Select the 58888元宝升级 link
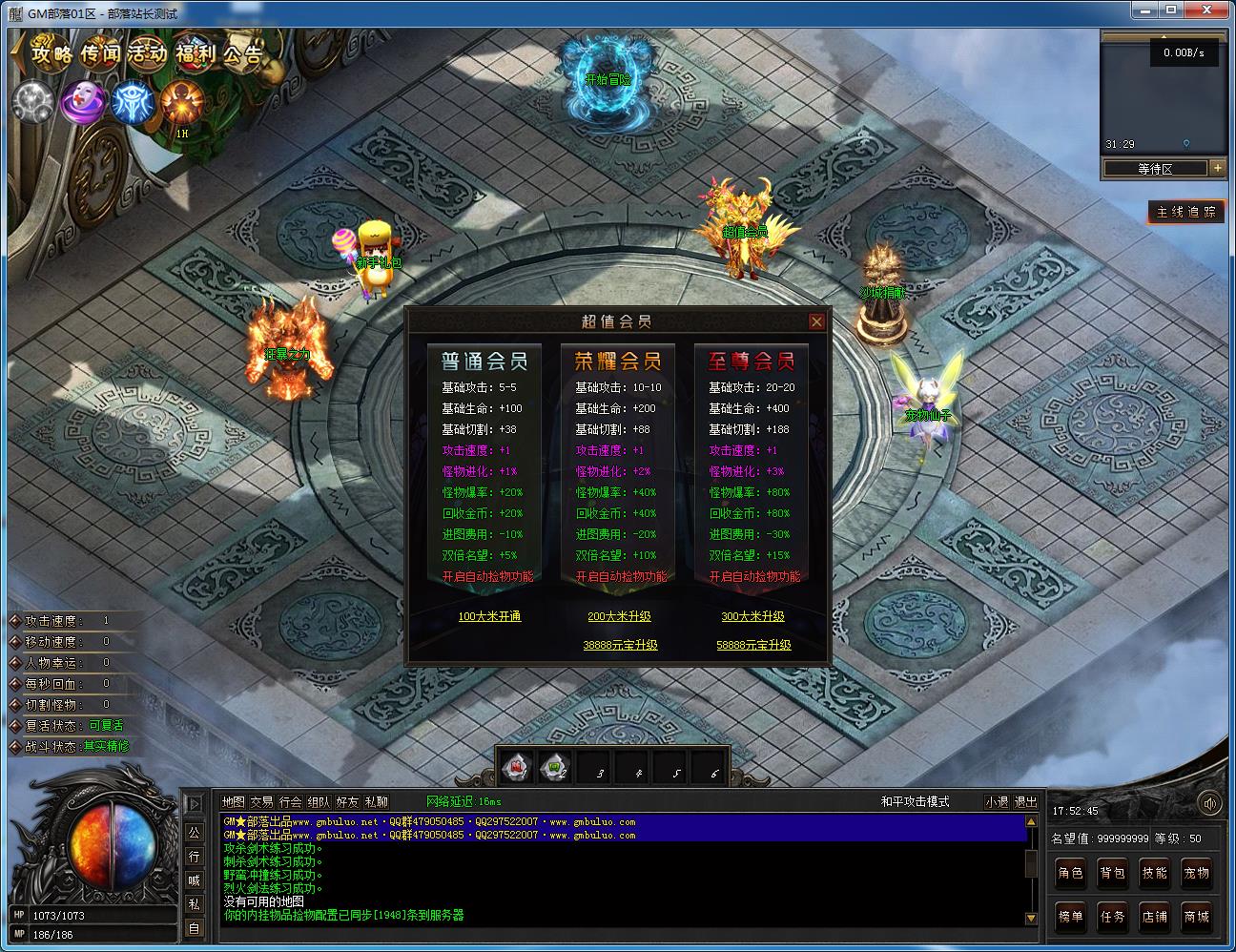The image size is (1236, 952). (753, 645)
